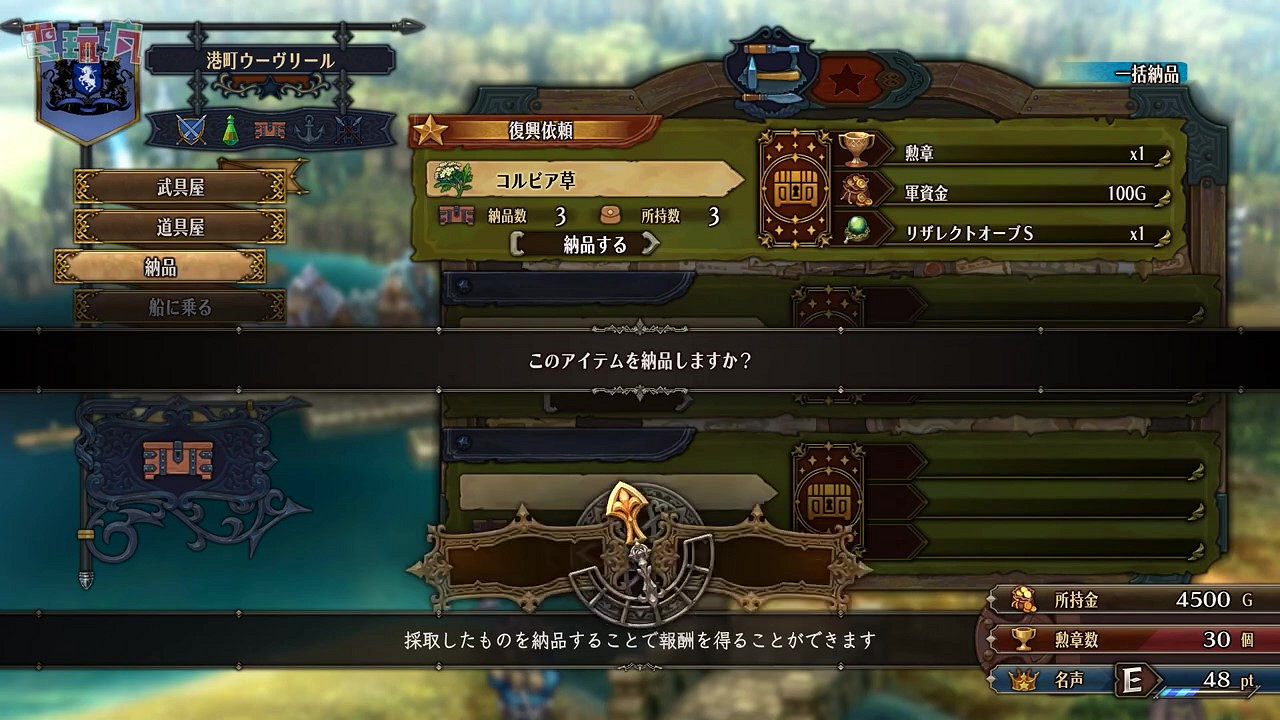Select the green potion item shop icon
1280x720 pixels.
(230, 128)
